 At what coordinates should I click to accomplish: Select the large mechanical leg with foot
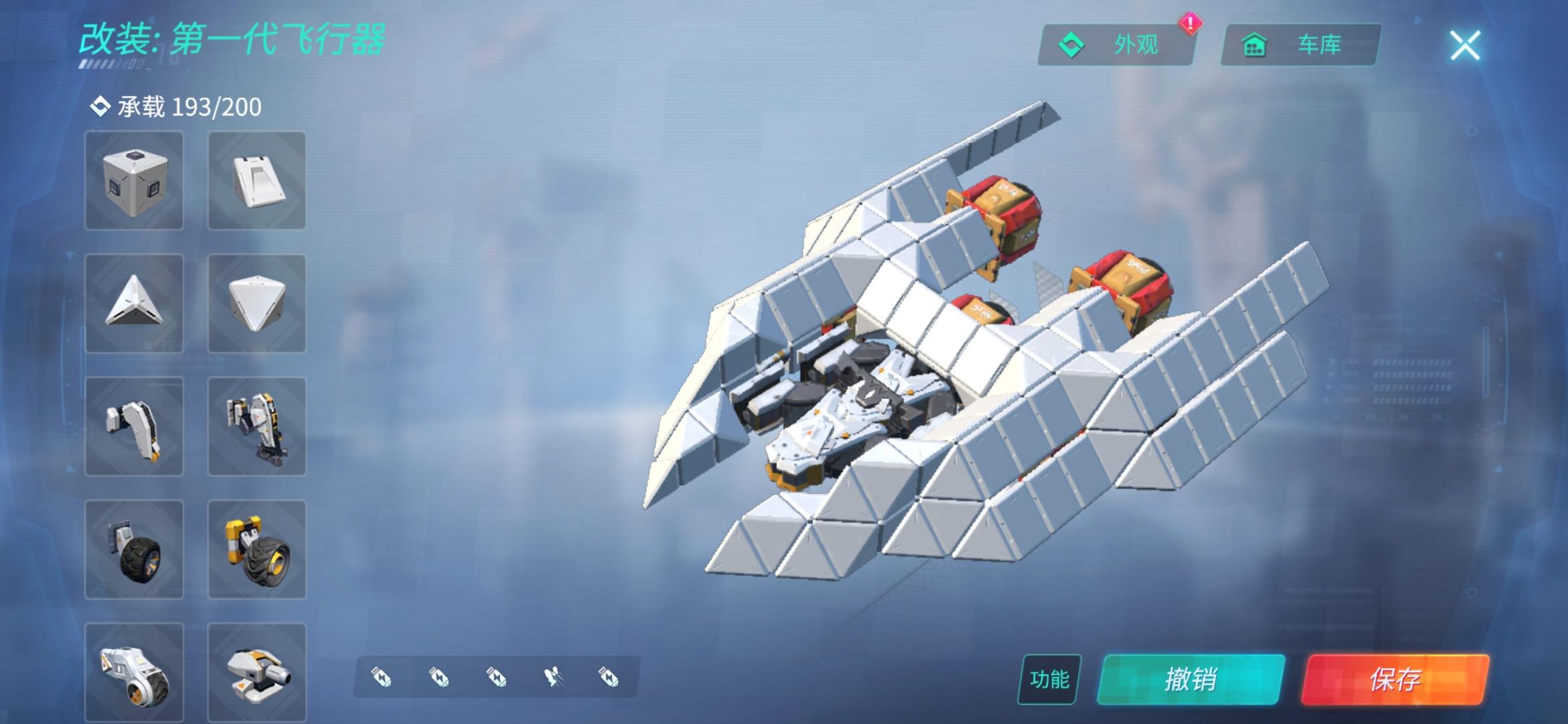[x=257, y=426]
